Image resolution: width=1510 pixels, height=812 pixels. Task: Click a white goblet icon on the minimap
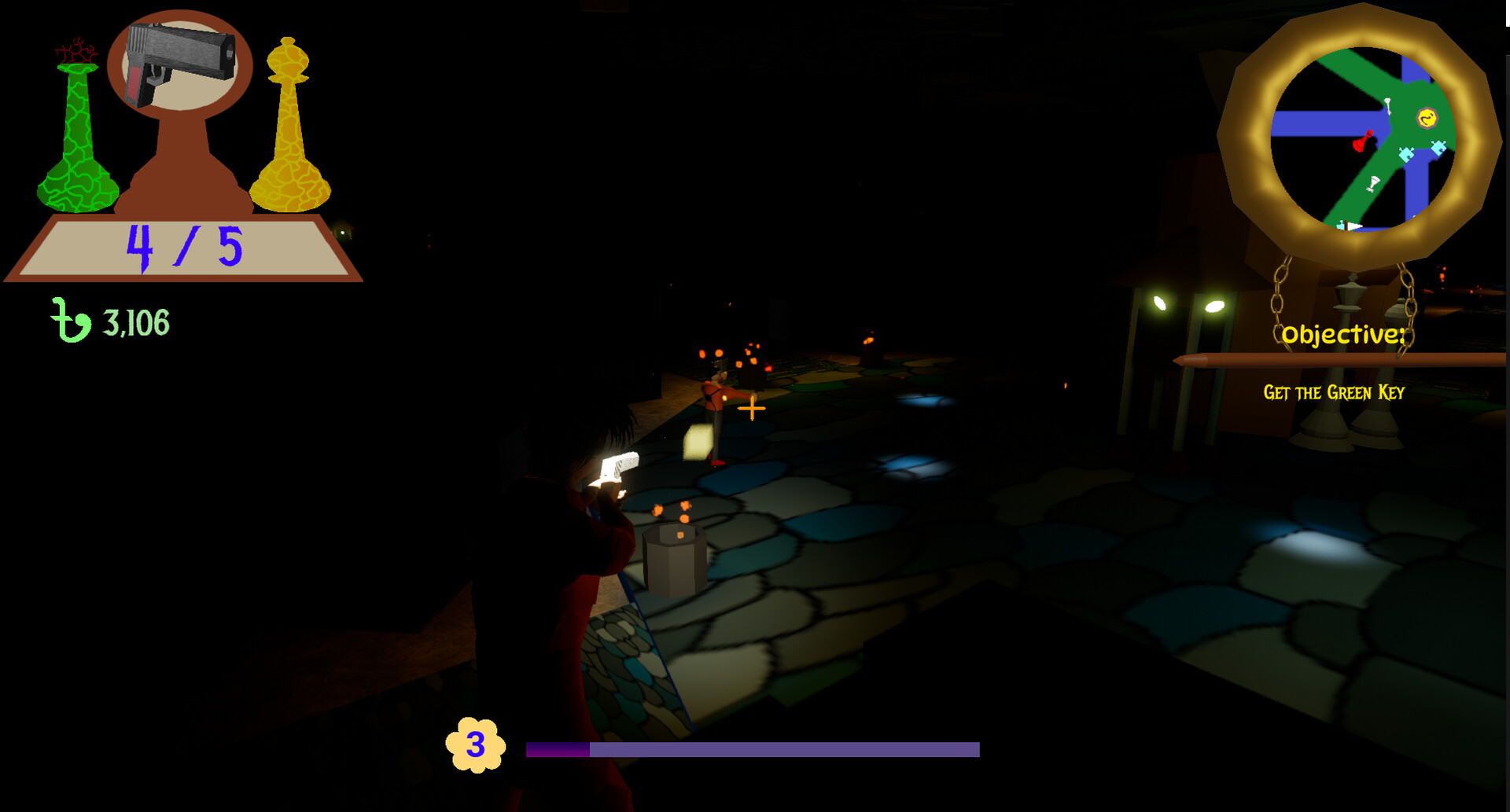click(1373, 182)
